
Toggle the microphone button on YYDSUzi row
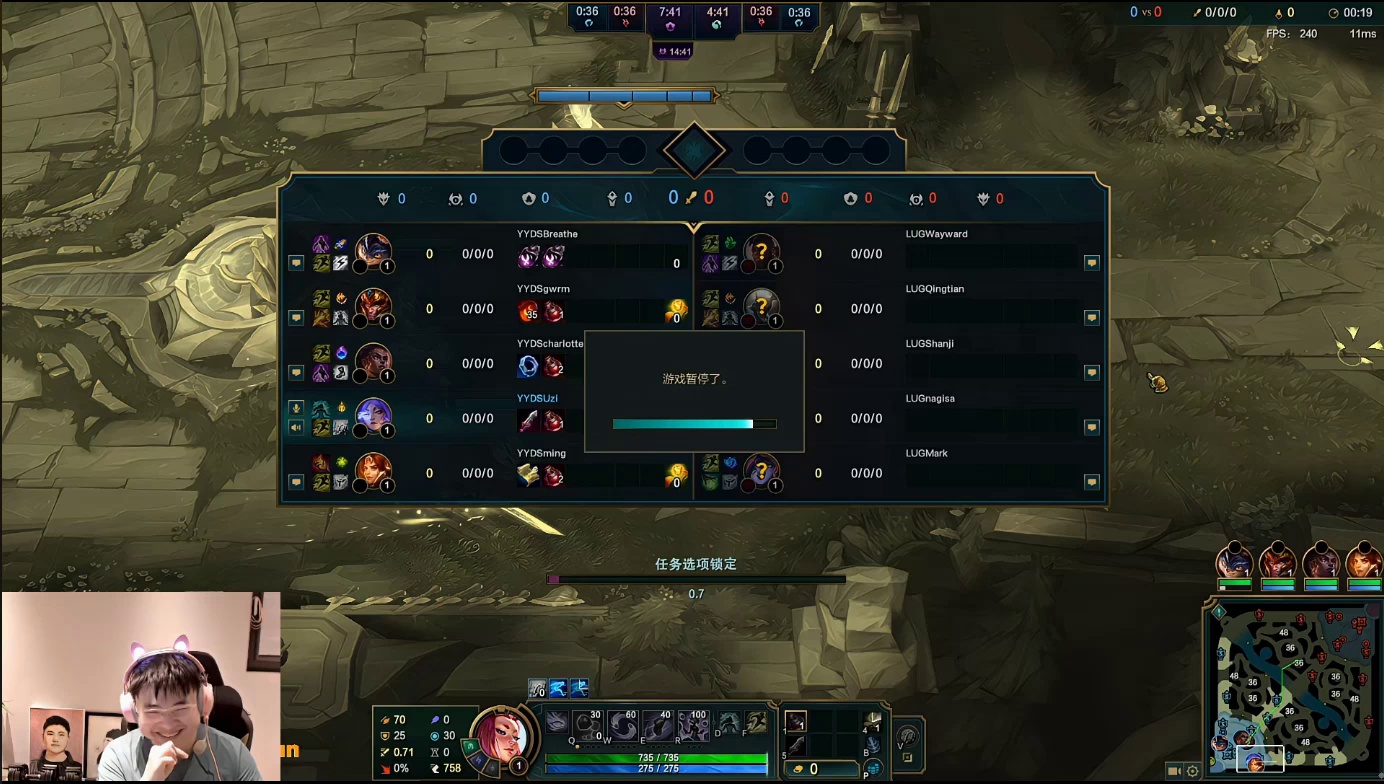[x=296, y=408]
